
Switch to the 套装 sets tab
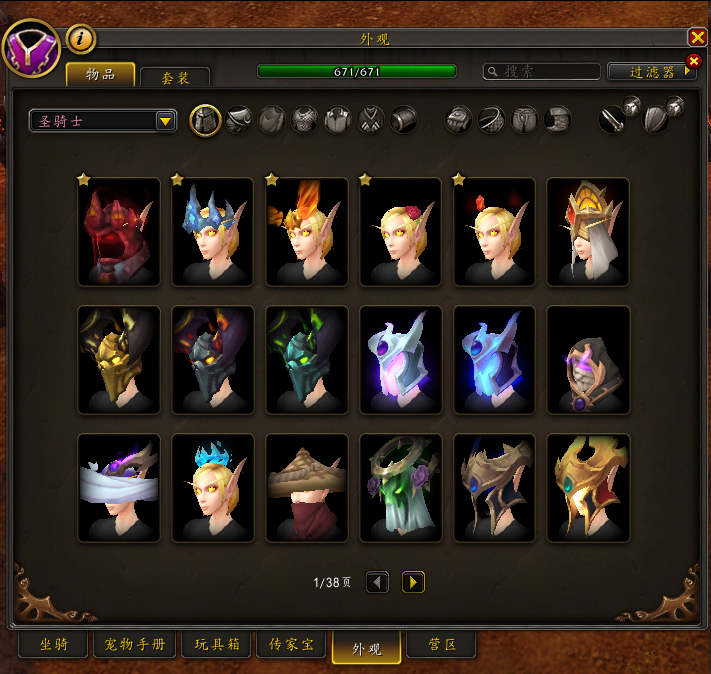175,77
